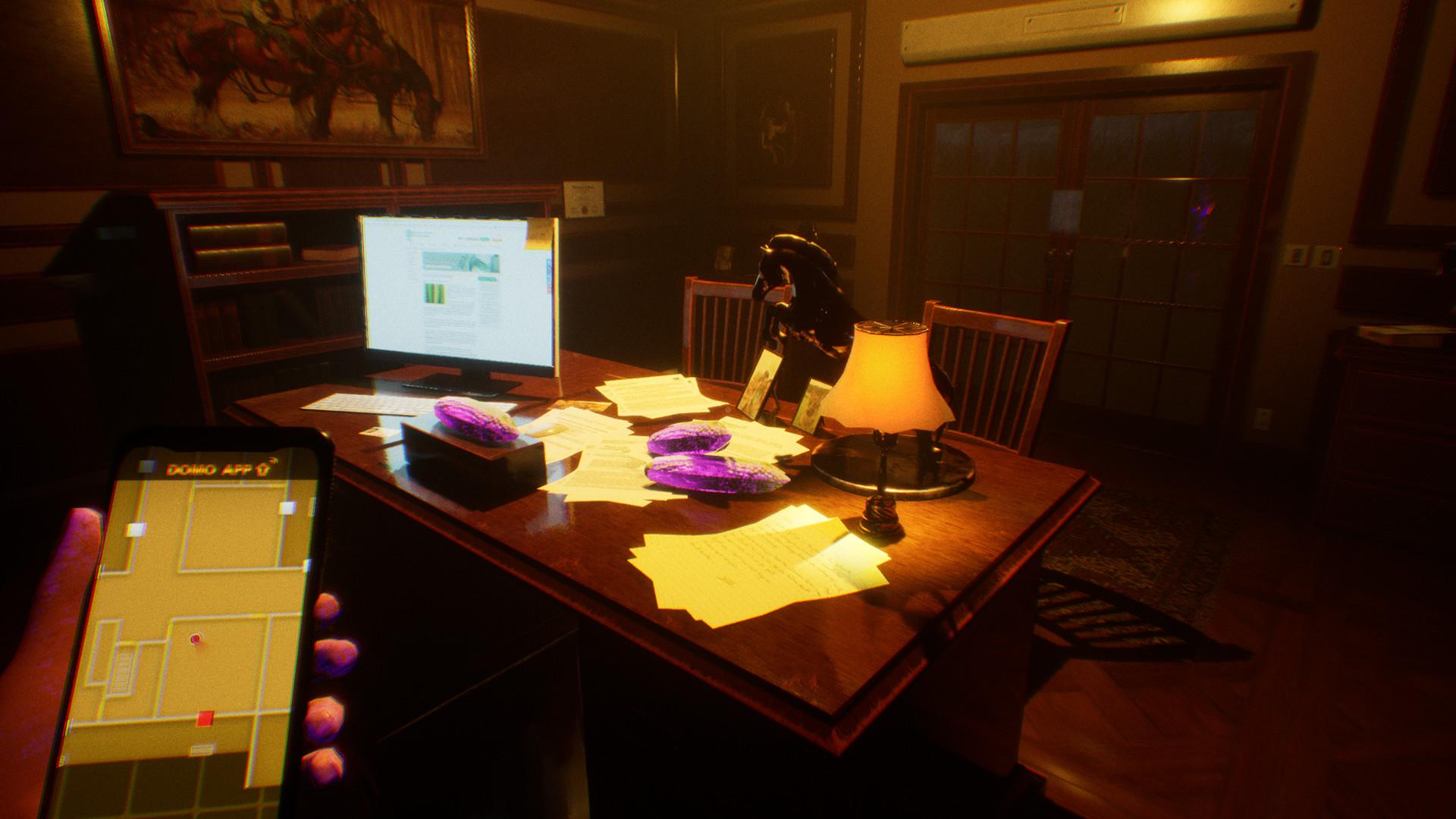Click the website logo in the webpage header
The image size is (1456, 819).
(x=409, y=234)
